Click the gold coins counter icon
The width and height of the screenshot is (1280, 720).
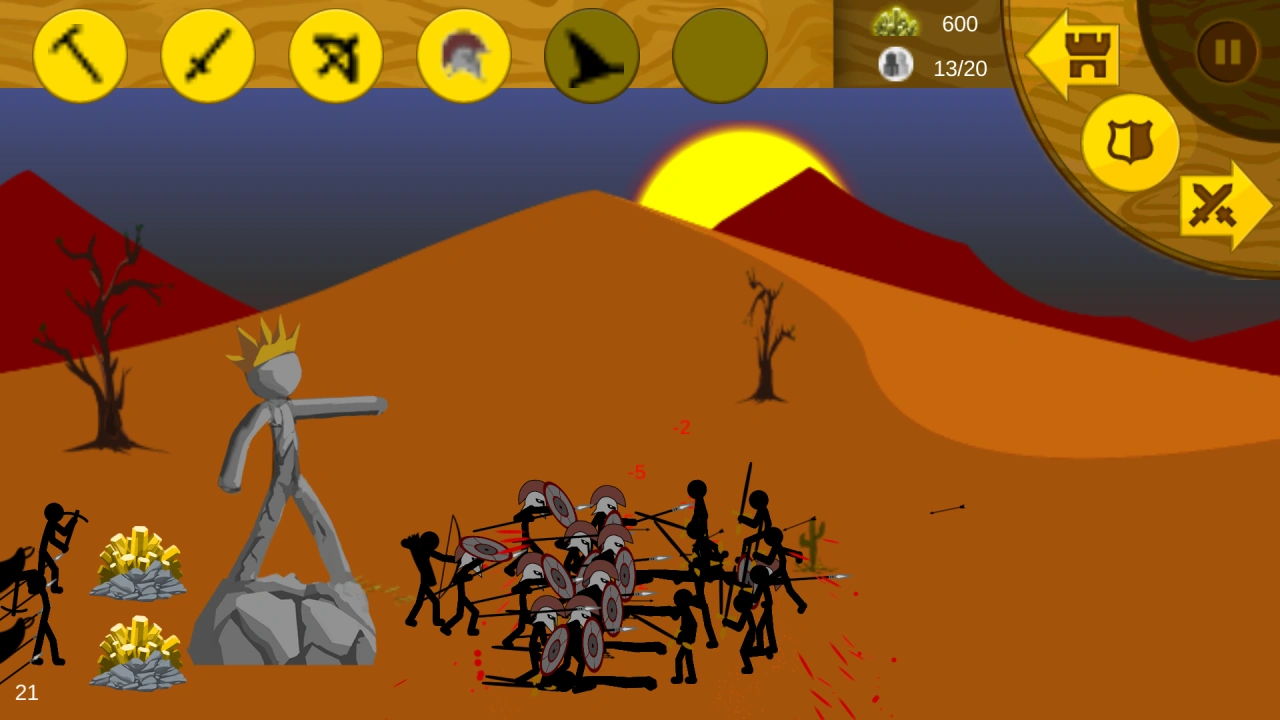coord(897,22)
